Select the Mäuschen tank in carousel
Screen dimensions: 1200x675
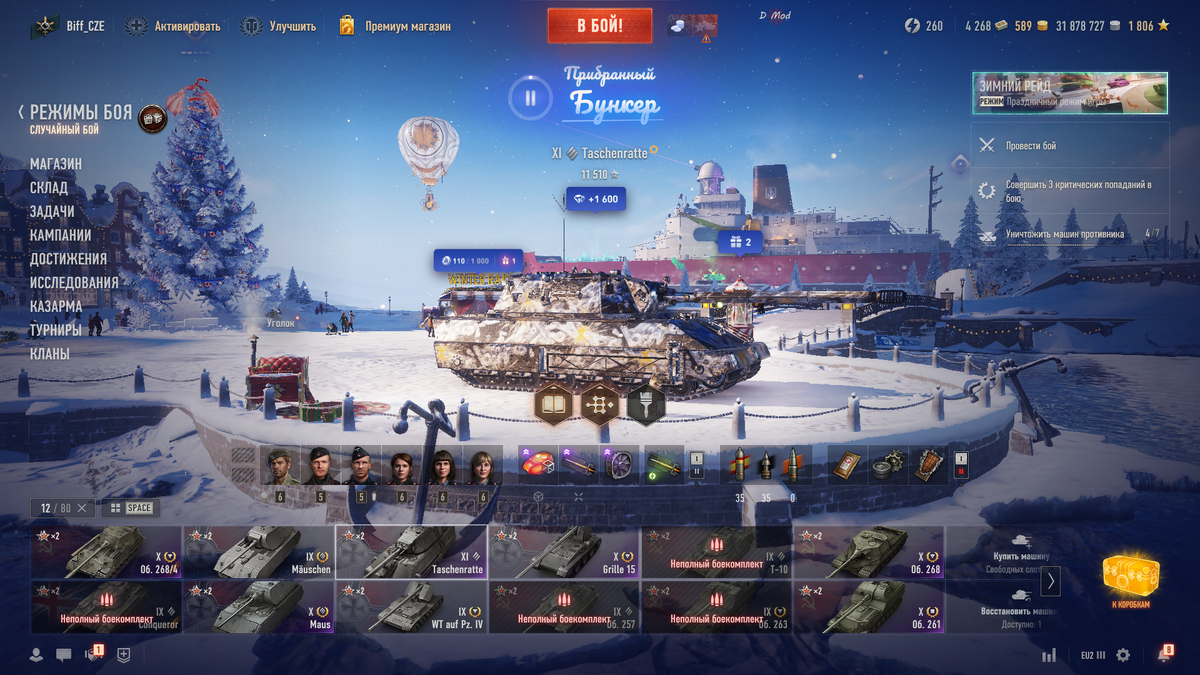click(258, 552)
